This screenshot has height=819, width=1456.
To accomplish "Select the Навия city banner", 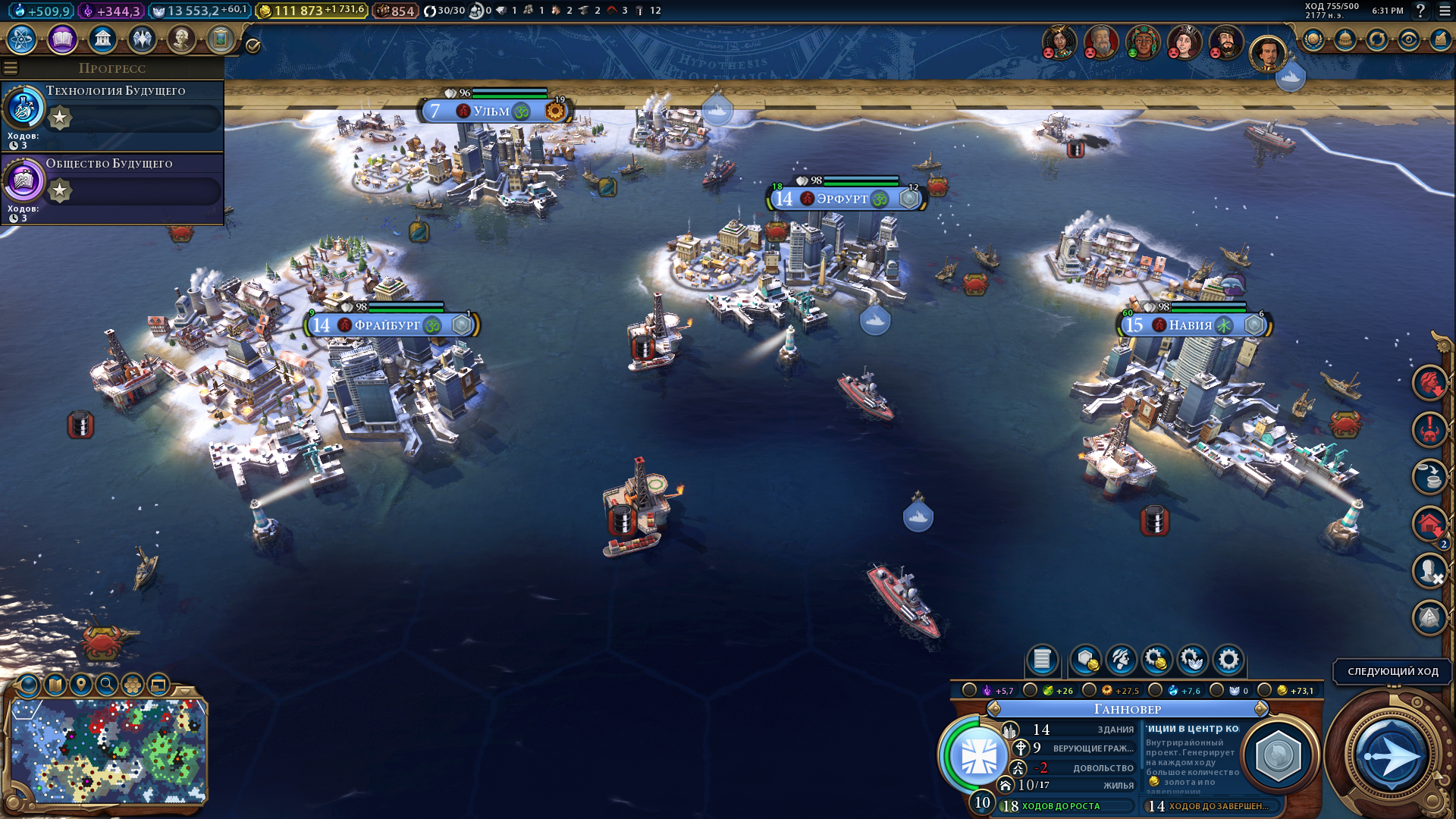I will [1191, 325].
